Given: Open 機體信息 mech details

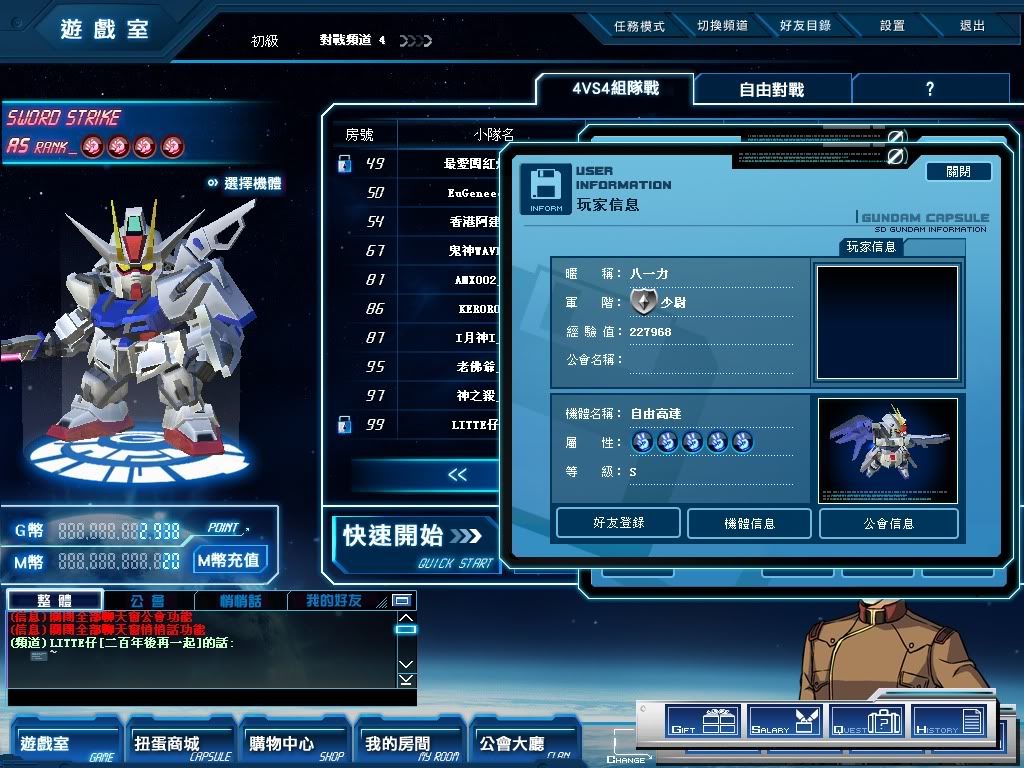Looking at the screenshot, I should pos(750,523).
